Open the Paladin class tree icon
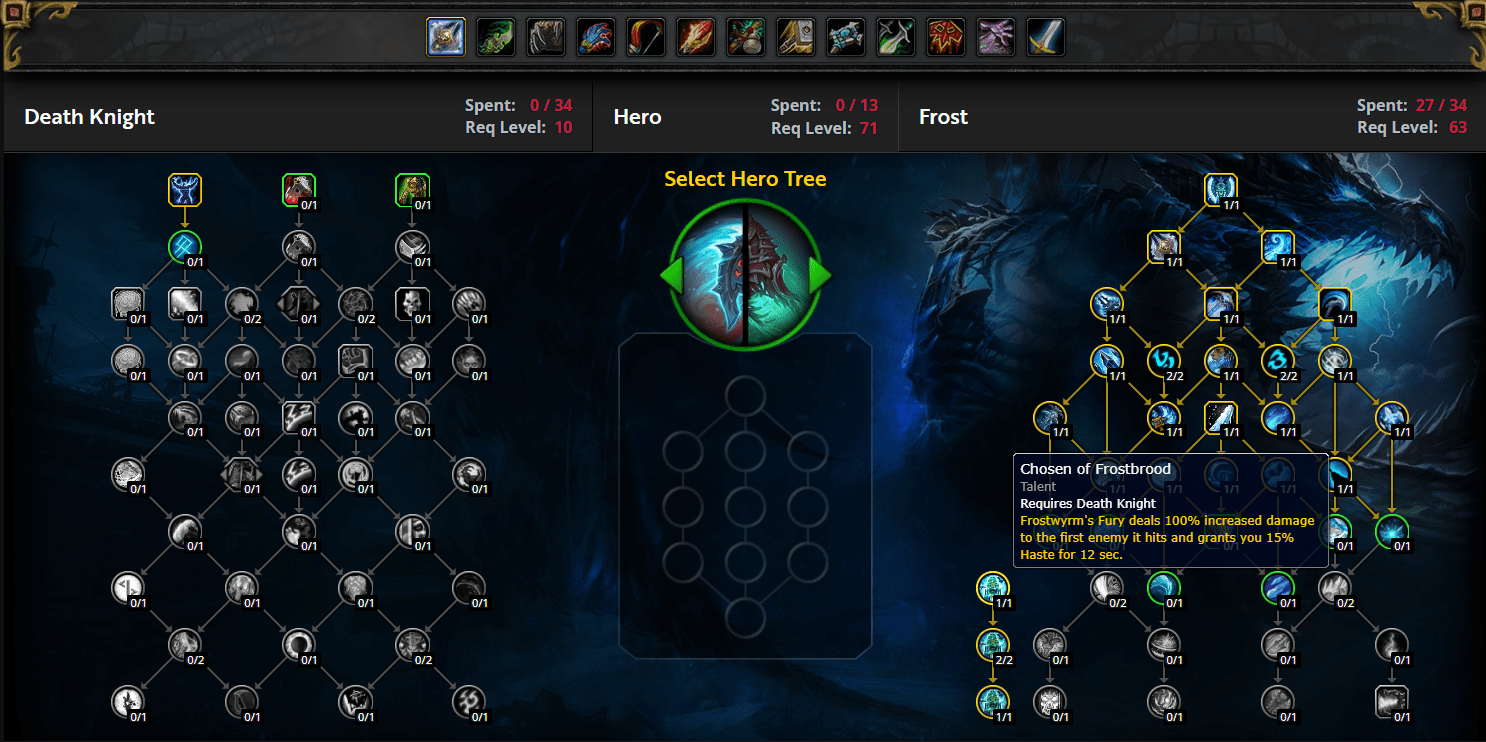The width and height of the screenshot is (1486, 742). (x=795, y=36)
